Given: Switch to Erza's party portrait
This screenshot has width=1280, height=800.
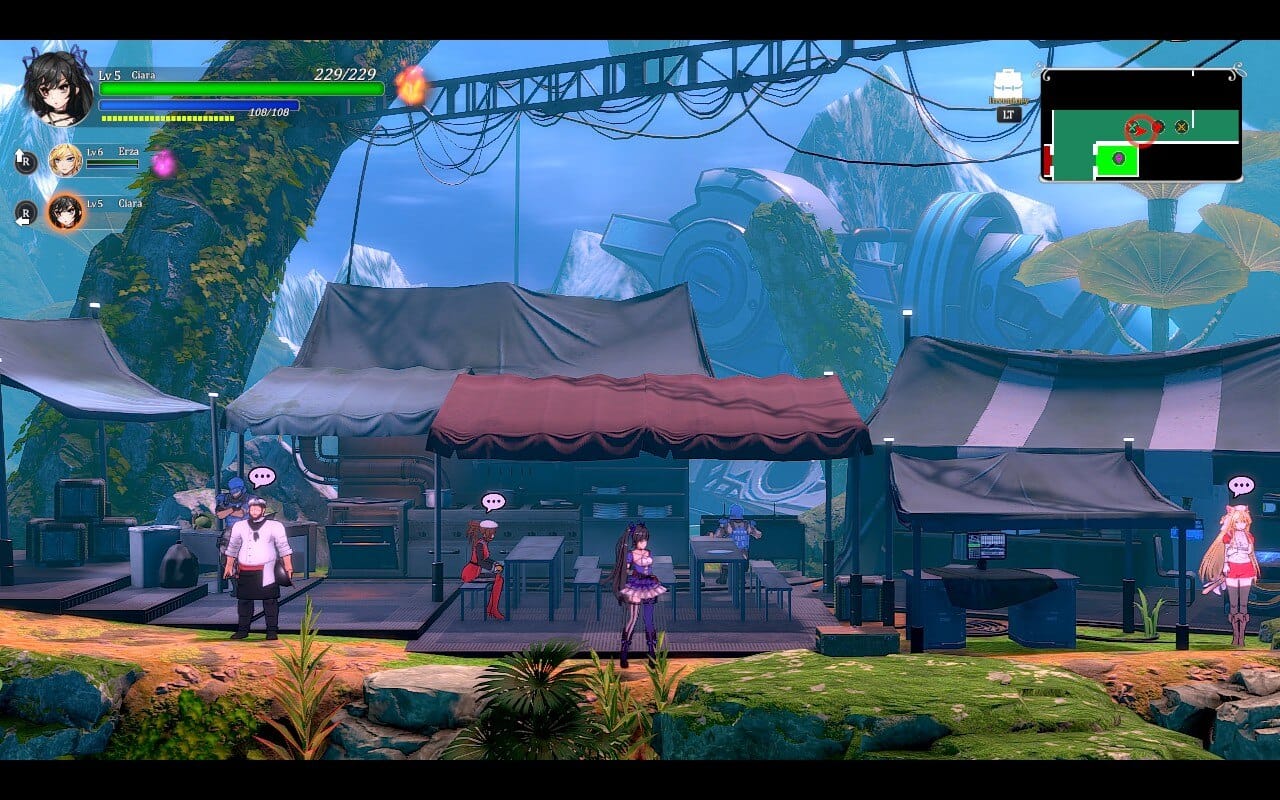Looking at the screenshot, I should tap(66, 160).
